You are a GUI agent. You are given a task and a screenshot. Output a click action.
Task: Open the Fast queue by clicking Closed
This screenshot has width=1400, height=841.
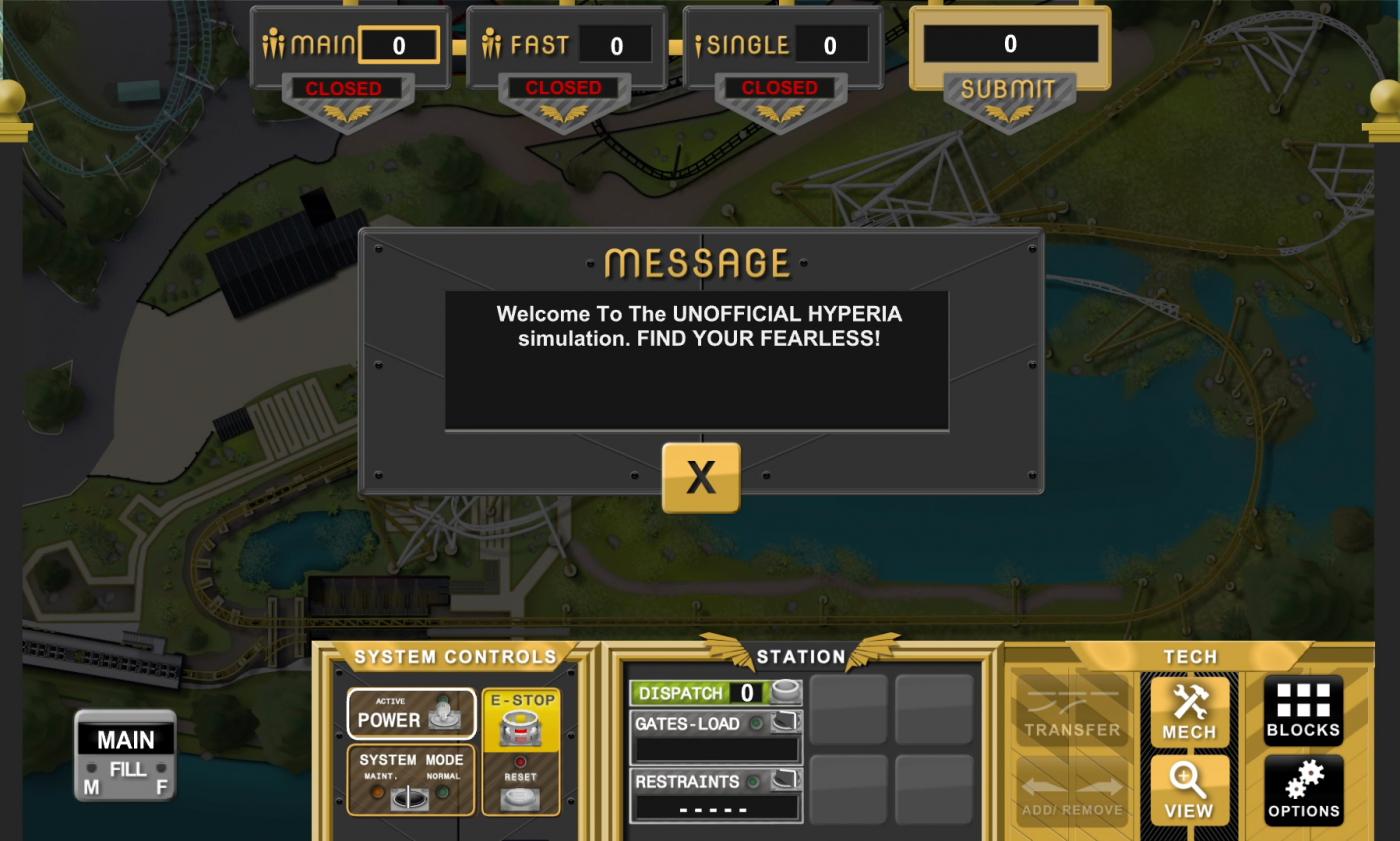(563, 89)
